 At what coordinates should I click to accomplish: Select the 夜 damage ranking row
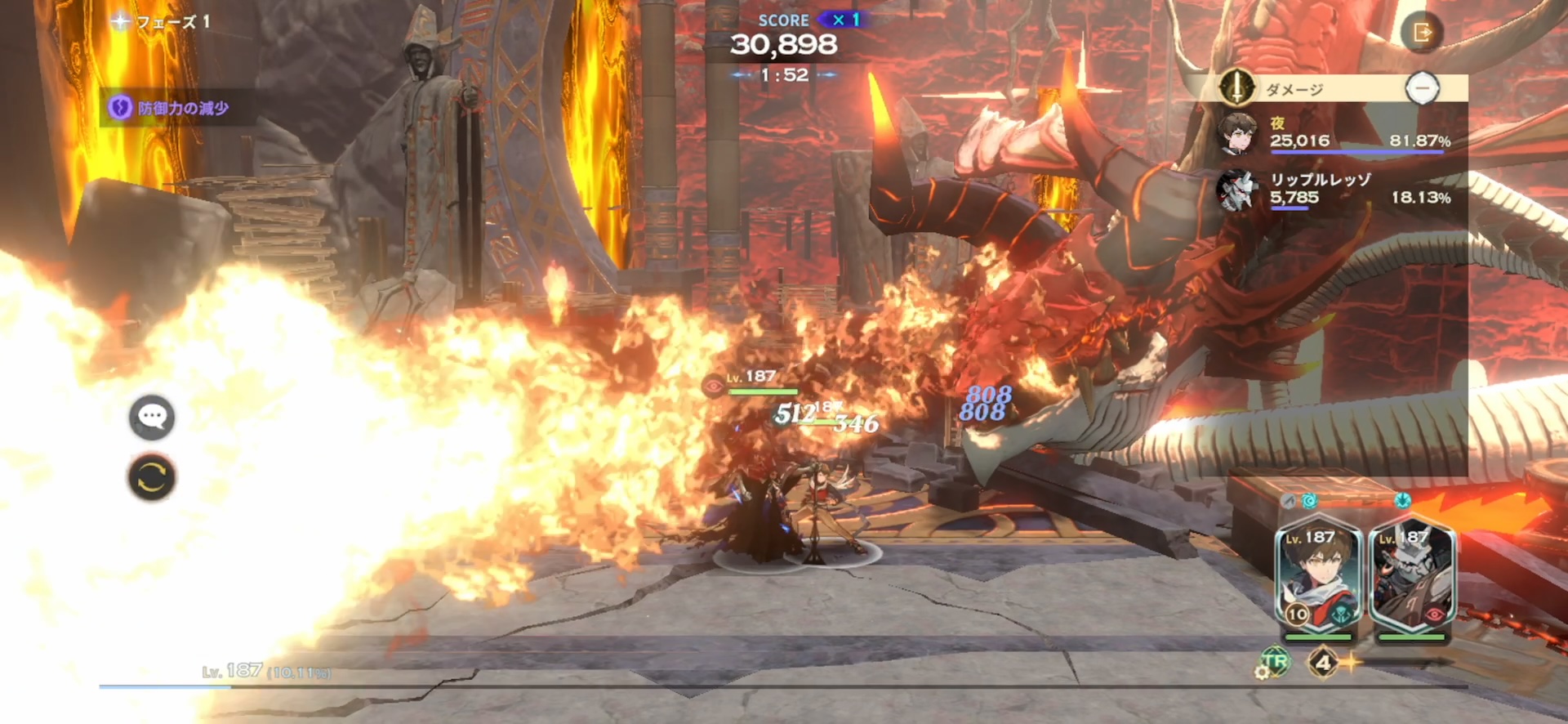pyautogui.click(x=1335, y=134)
